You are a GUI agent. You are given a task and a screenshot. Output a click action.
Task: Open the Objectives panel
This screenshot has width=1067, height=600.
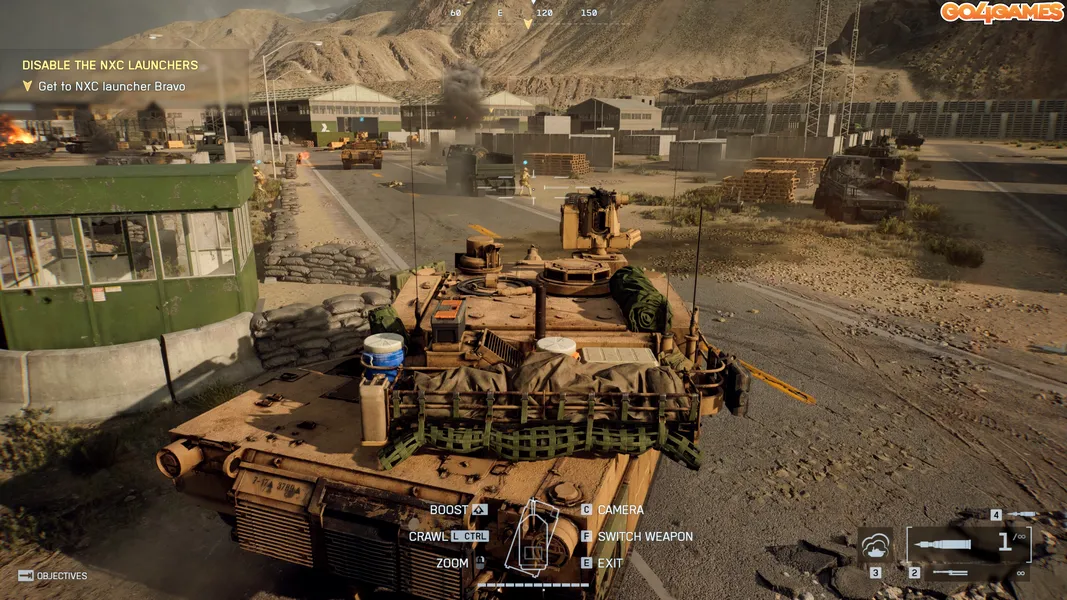[x=53, y=576]
